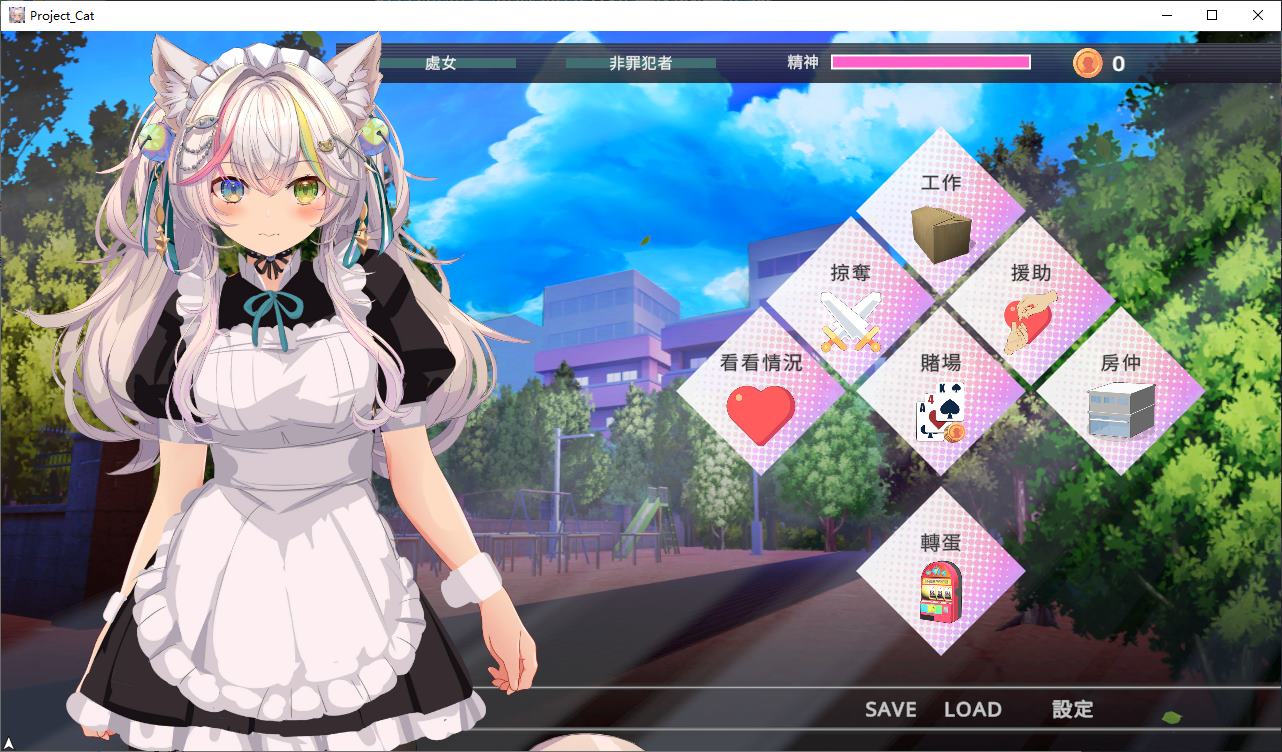
Task: Select the 工作 (Work) cardboard box icon
Action: pos(940,228)
